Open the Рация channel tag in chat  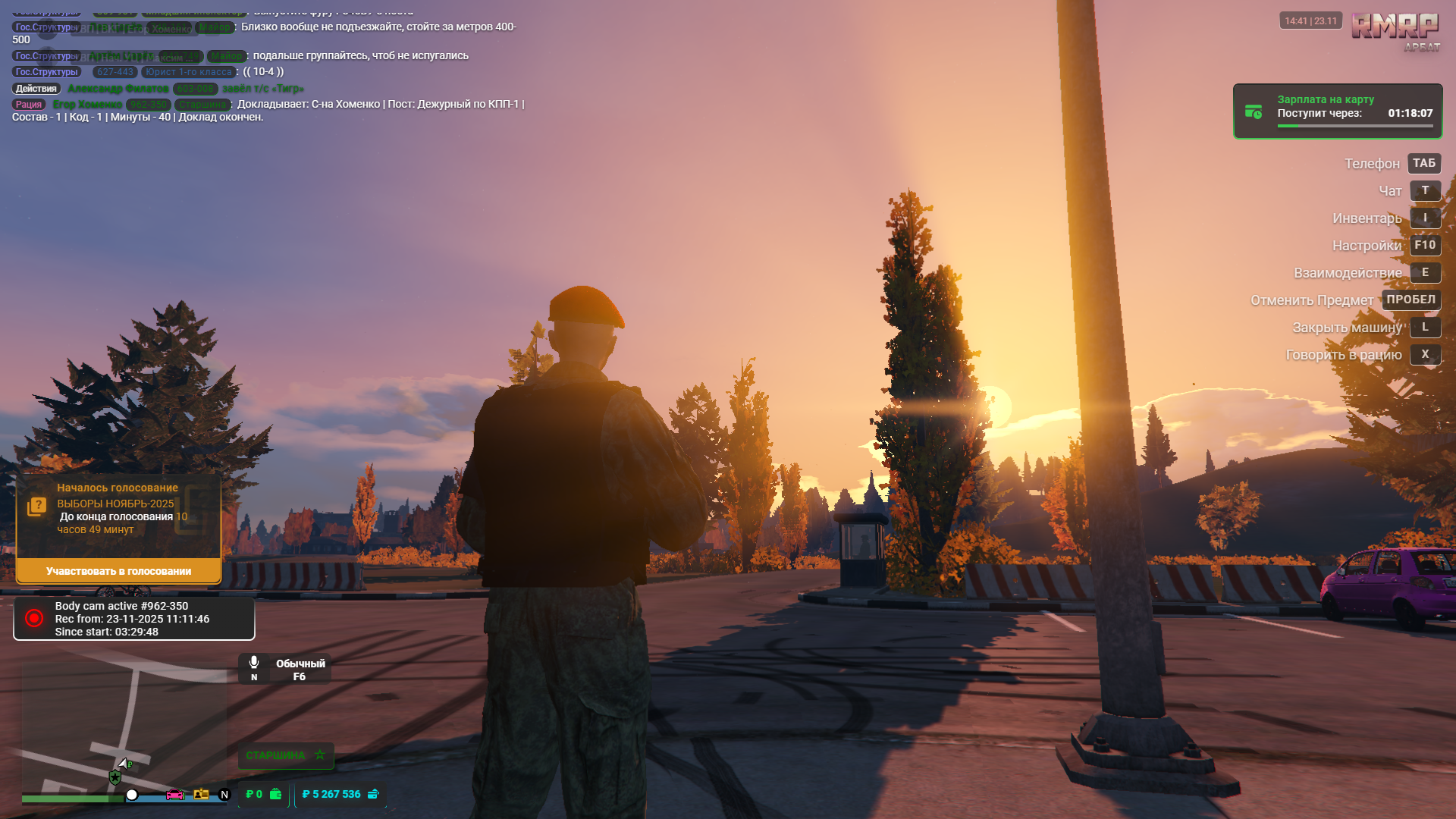point(29,104)
